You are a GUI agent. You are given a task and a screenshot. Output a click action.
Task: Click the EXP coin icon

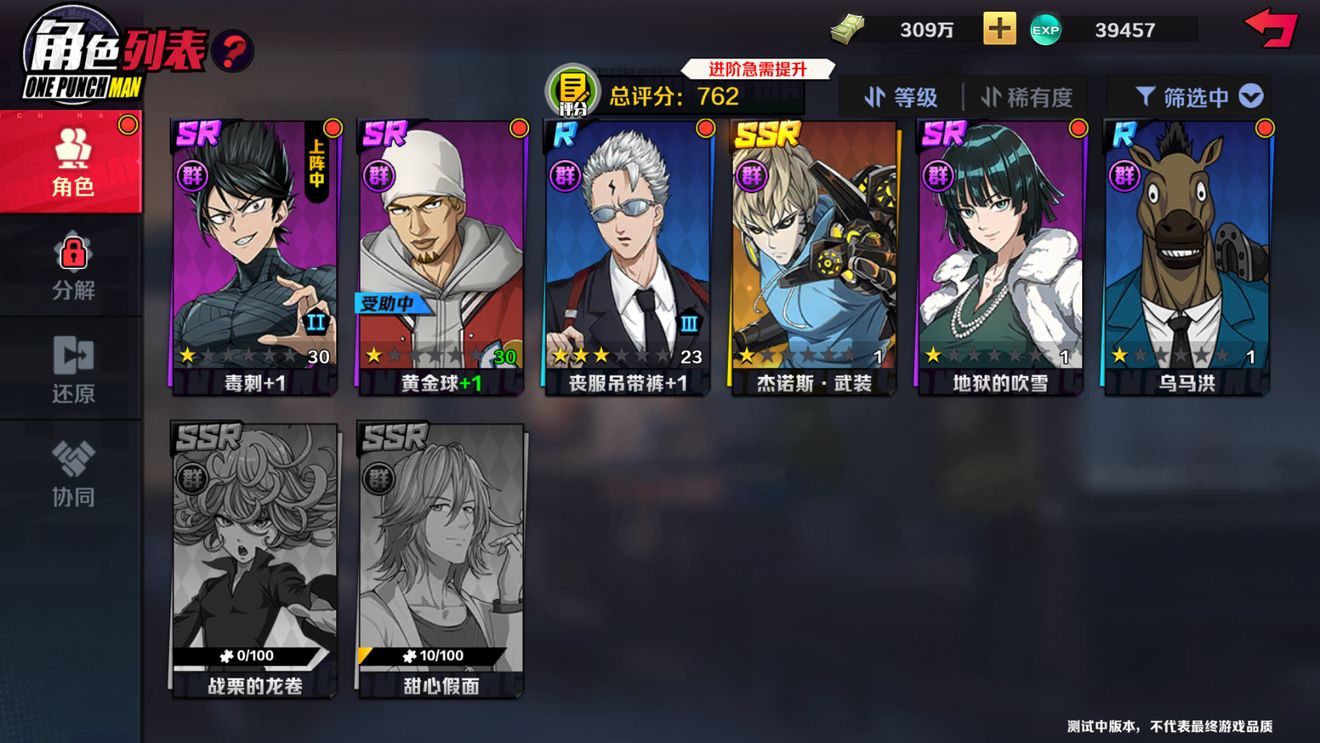(1046, 30)
